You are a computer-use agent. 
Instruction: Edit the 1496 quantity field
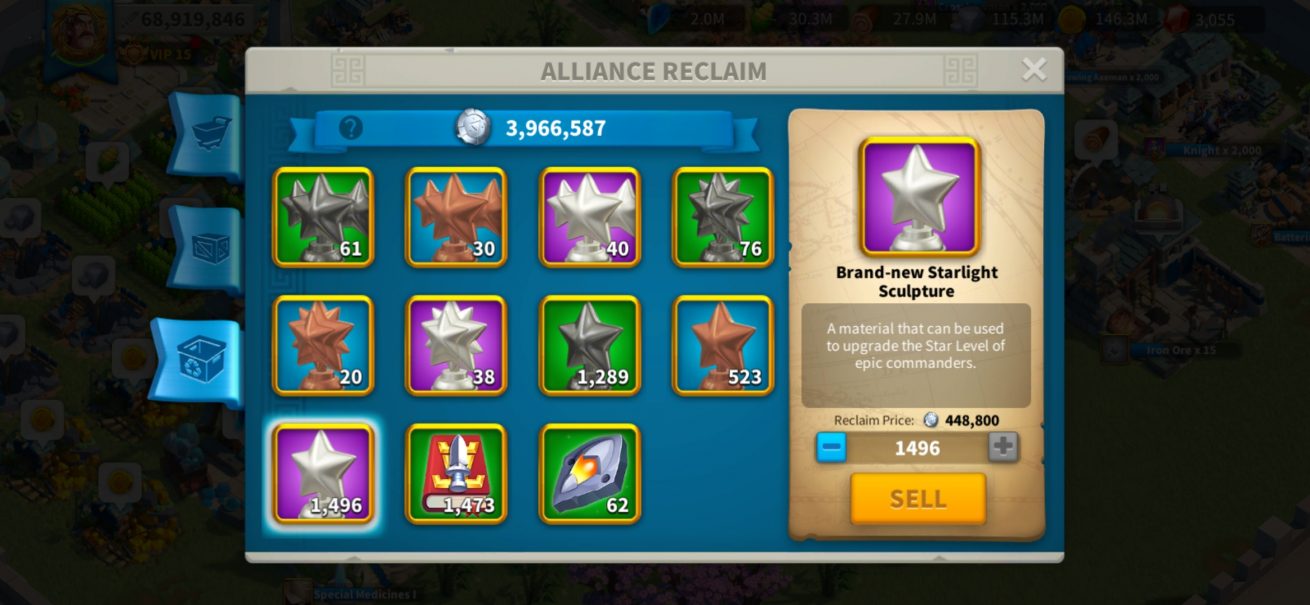917,448
